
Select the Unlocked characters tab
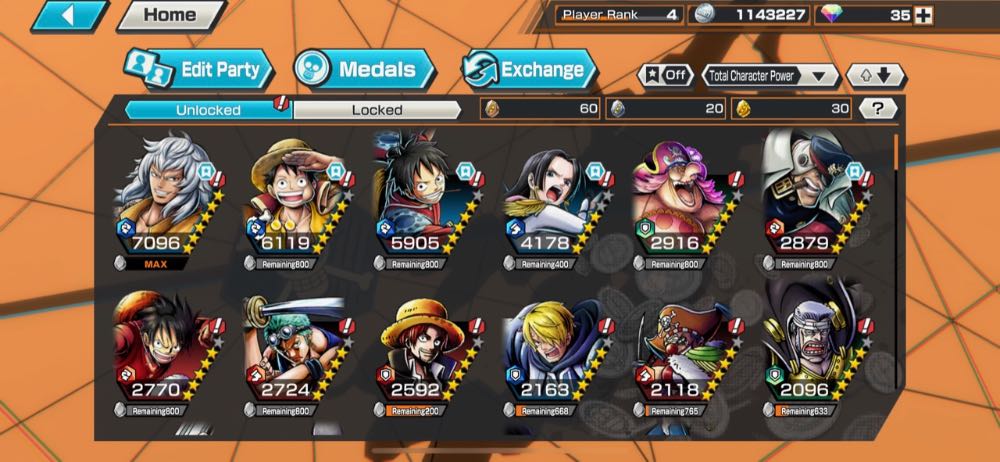[208, 110]
